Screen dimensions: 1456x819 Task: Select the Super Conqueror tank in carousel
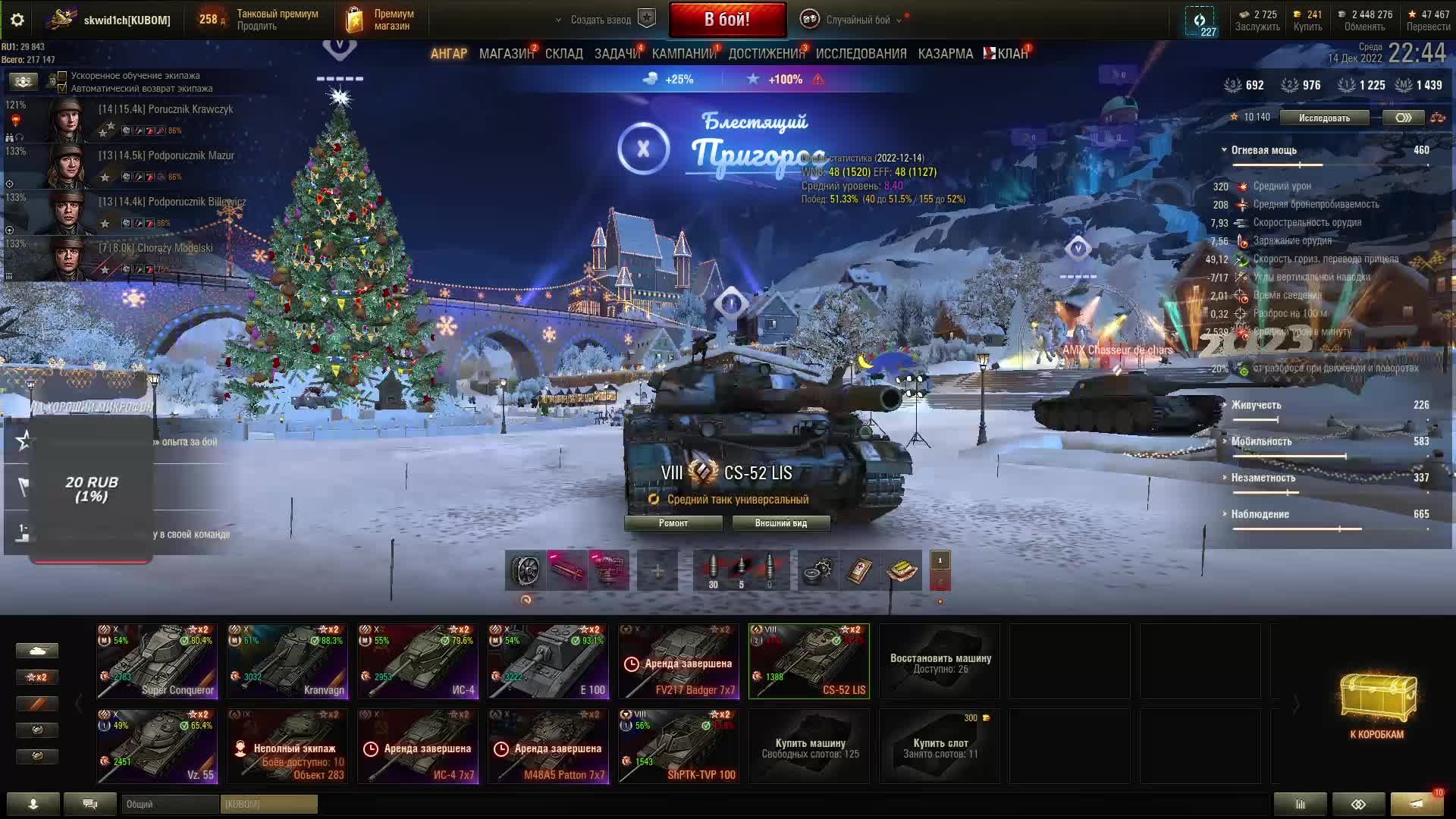pos(157,661)
